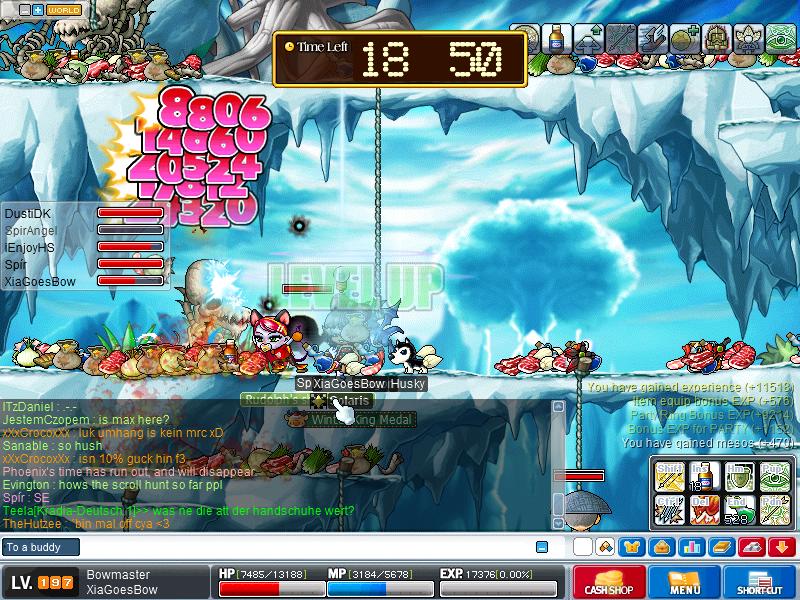Image resolution: width=800 pixels, height=600 pixels.
Task: Expand the minimap with the plus button
Action: pos(38,10)
